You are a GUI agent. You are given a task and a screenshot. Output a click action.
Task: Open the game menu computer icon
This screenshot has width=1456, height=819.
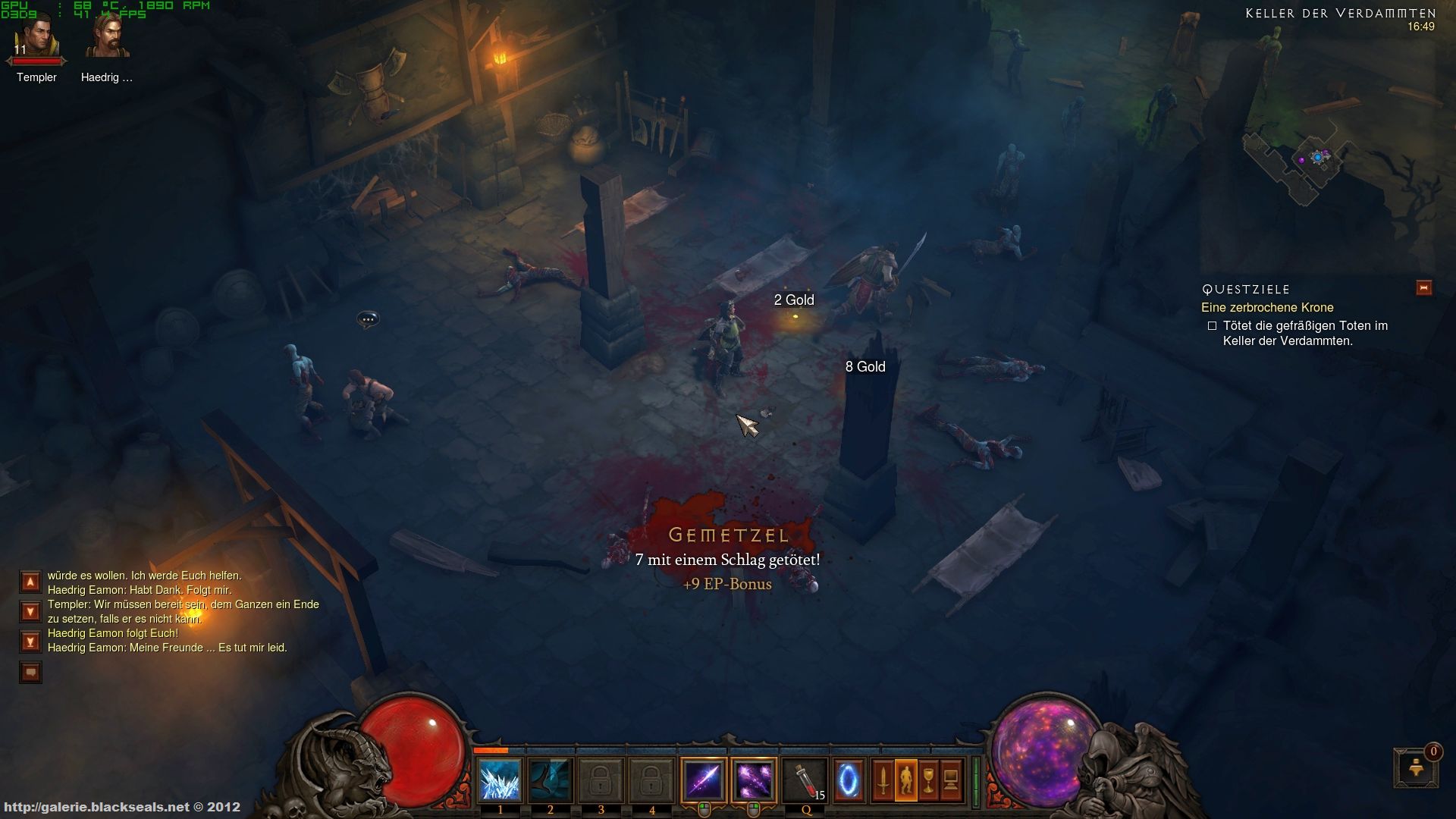point(952,780)
